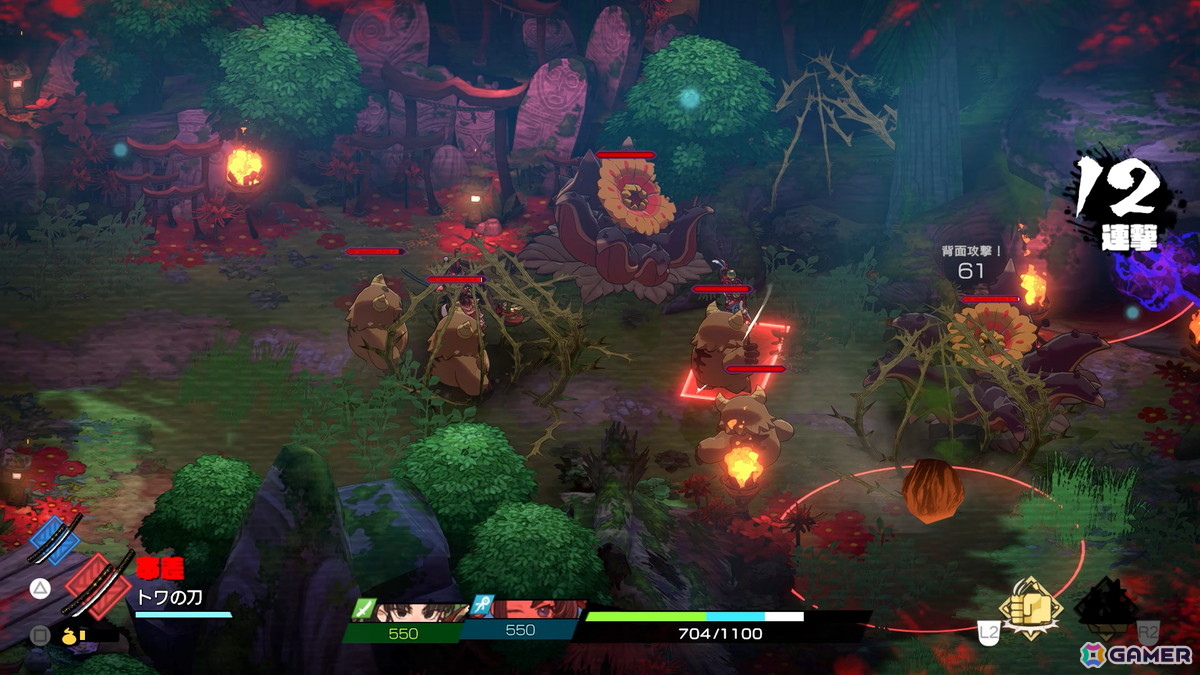Select the blue katana weapon slot
1200x675 pixels.
pyautogui.click(x=54, y=539)
